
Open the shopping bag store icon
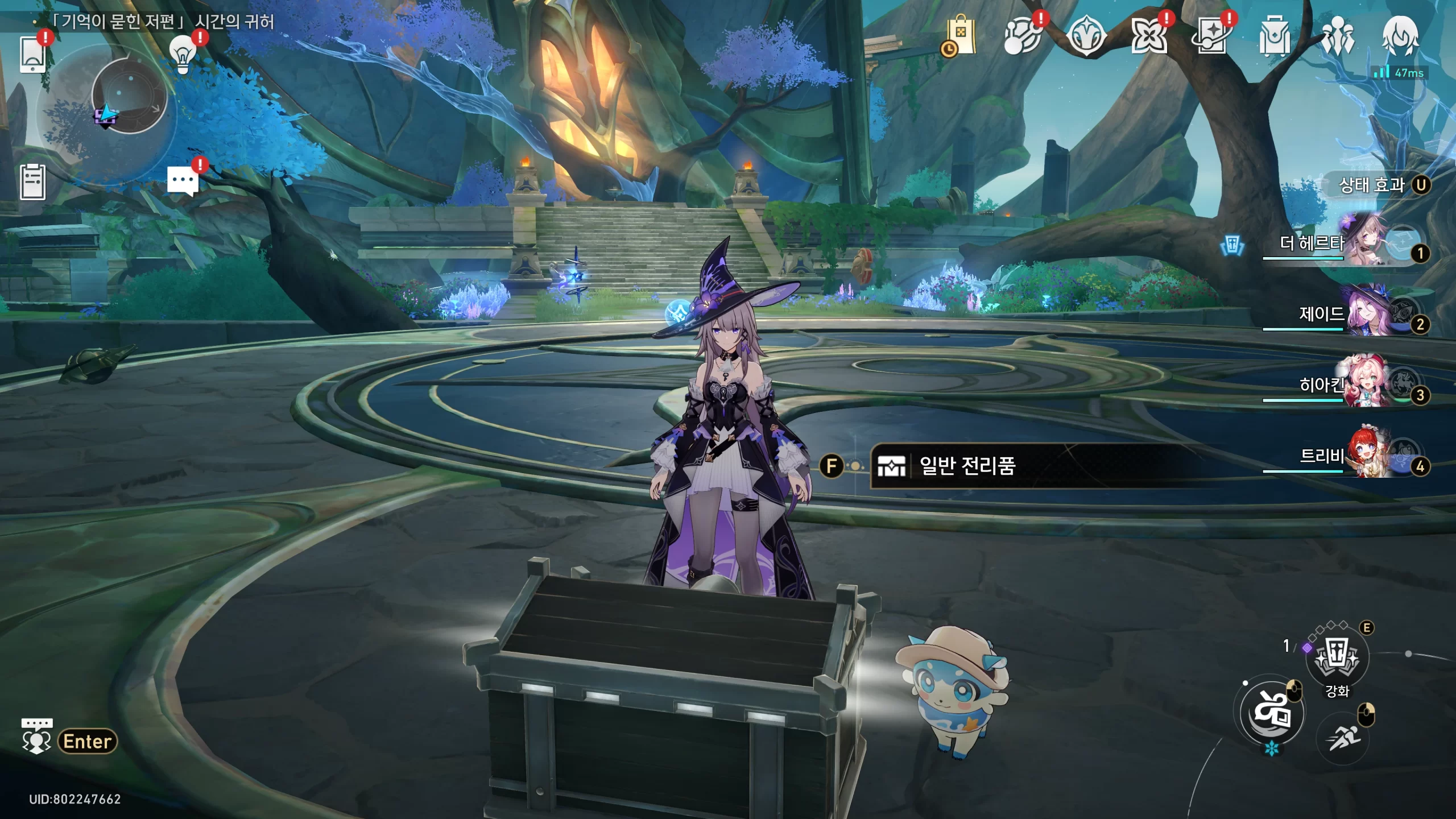pyautogui.click(x=960, y=36)
